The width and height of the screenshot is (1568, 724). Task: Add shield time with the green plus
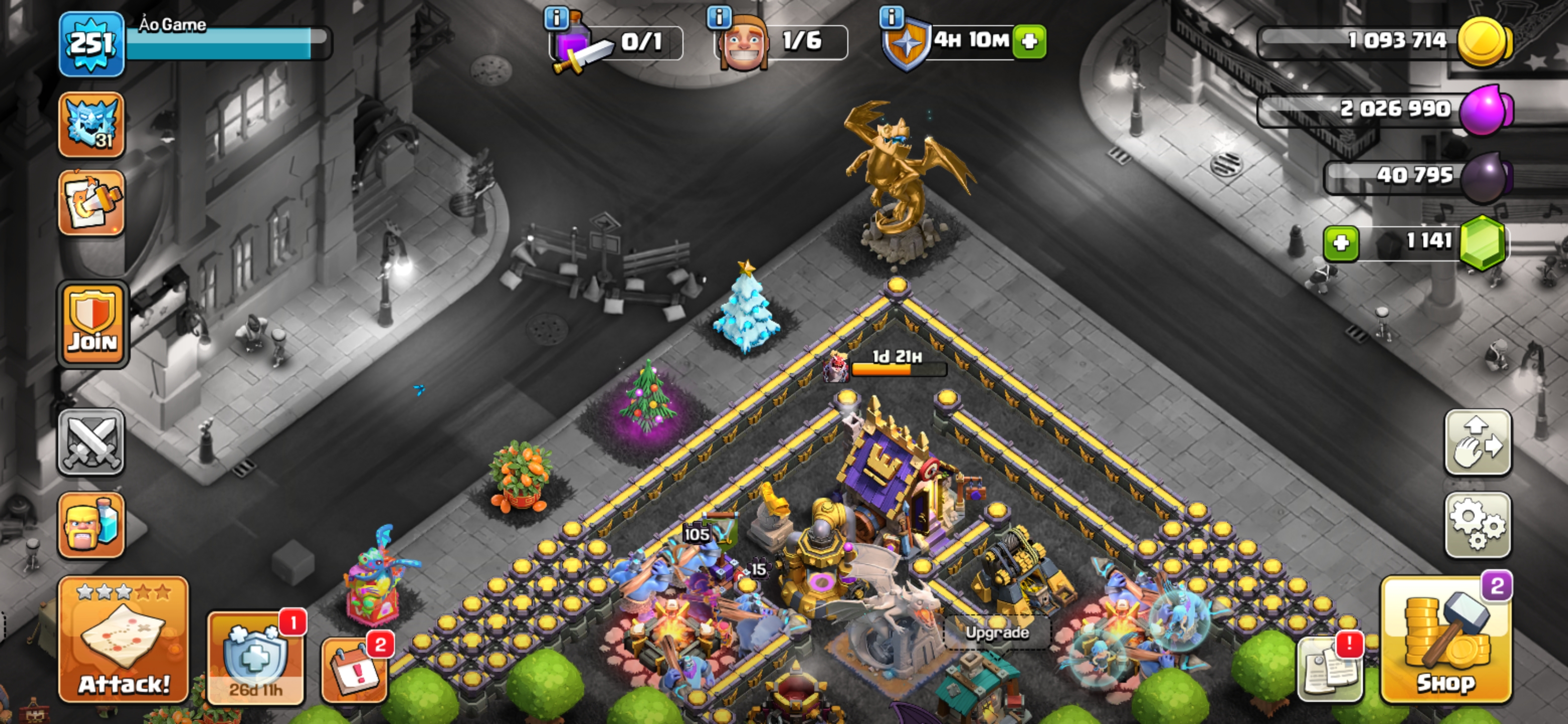[x=1029, y=41]
